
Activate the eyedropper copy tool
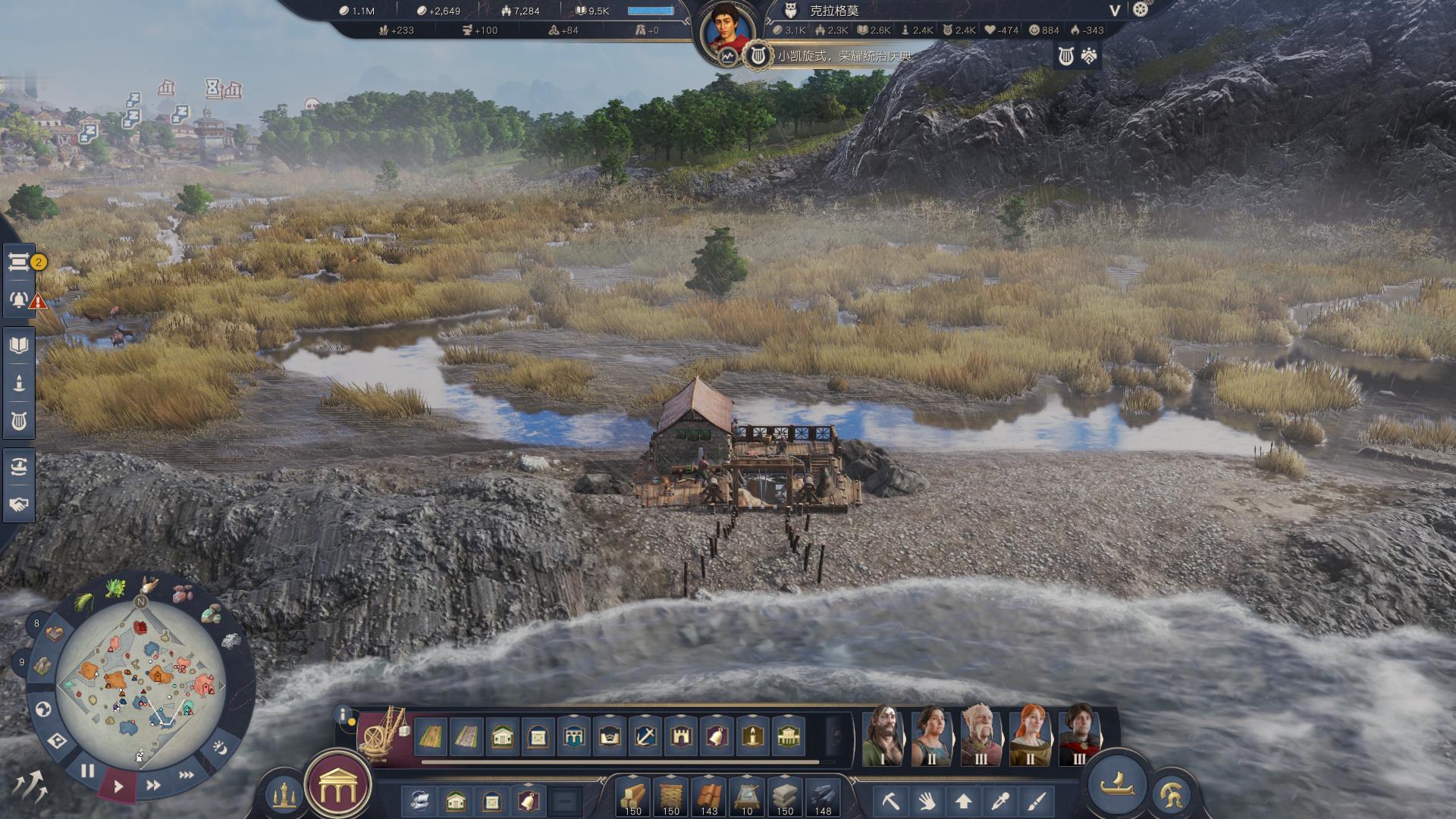click(x=1000, y=801)
